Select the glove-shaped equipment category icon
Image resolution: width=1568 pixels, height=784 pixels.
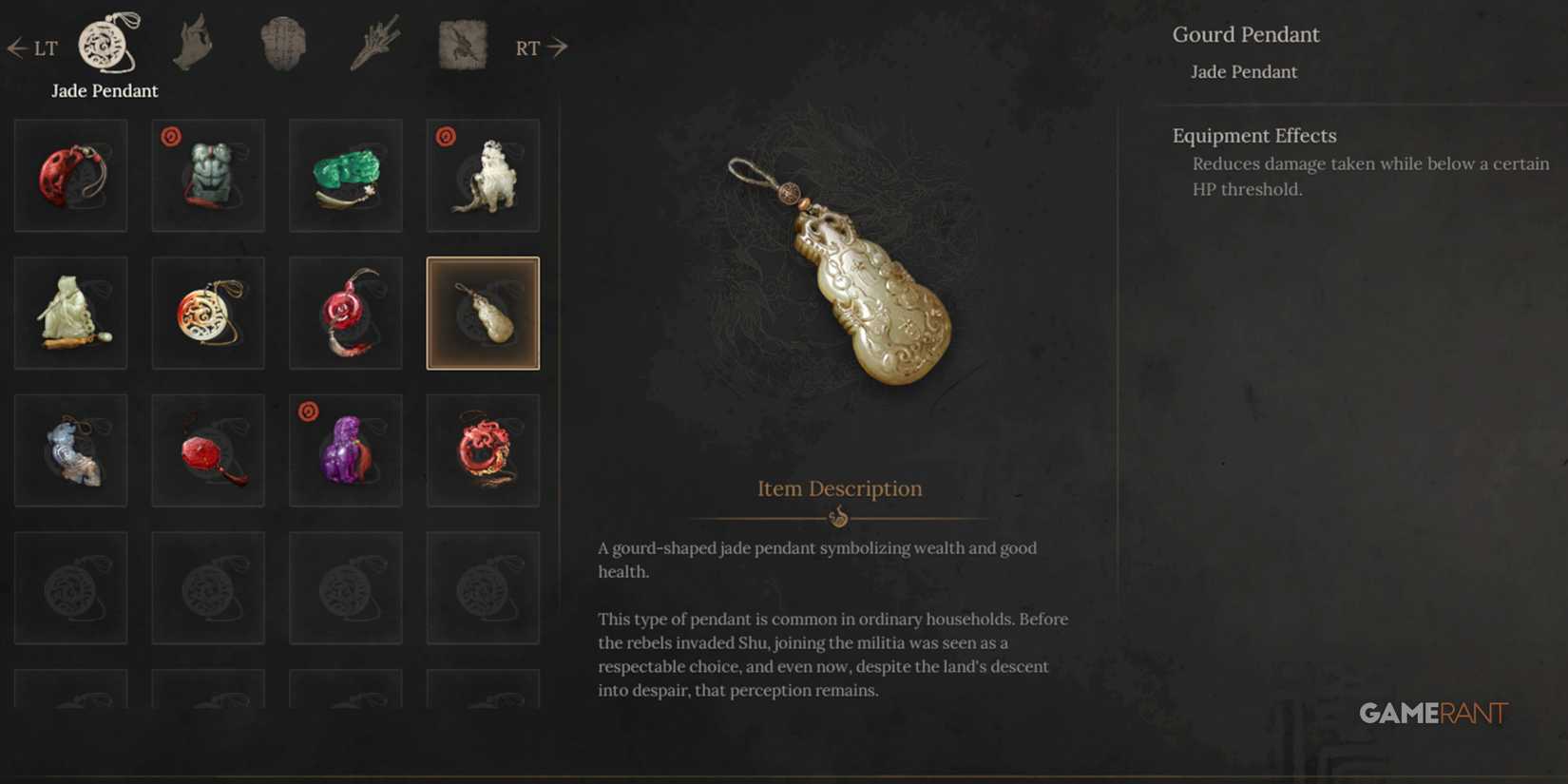click(193, 43)
